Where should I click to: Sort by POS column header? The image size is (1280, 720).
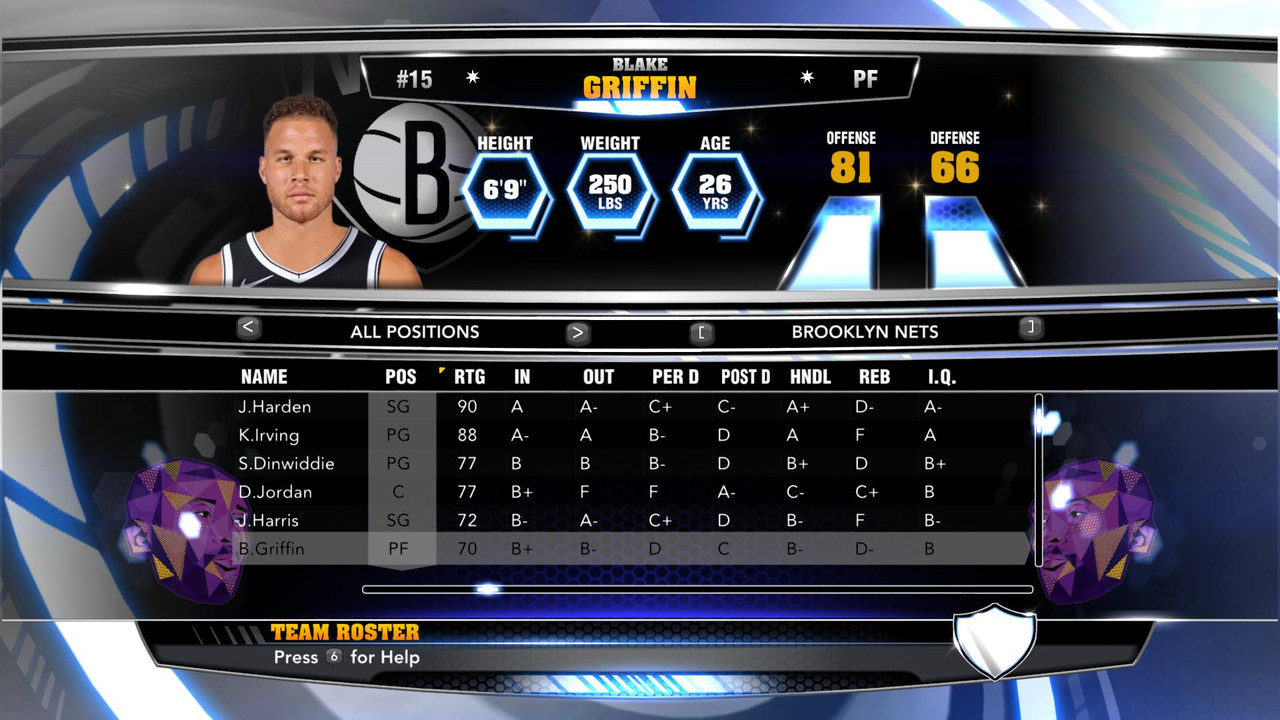[401, 377]
